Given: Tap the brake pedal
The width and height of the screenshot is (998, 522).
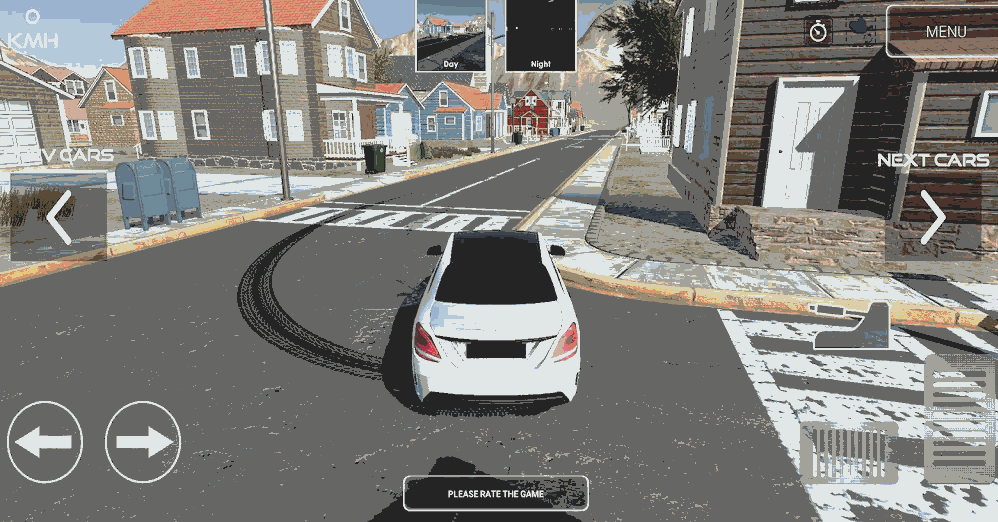Looking at the screenshot, I should (848, 451).
